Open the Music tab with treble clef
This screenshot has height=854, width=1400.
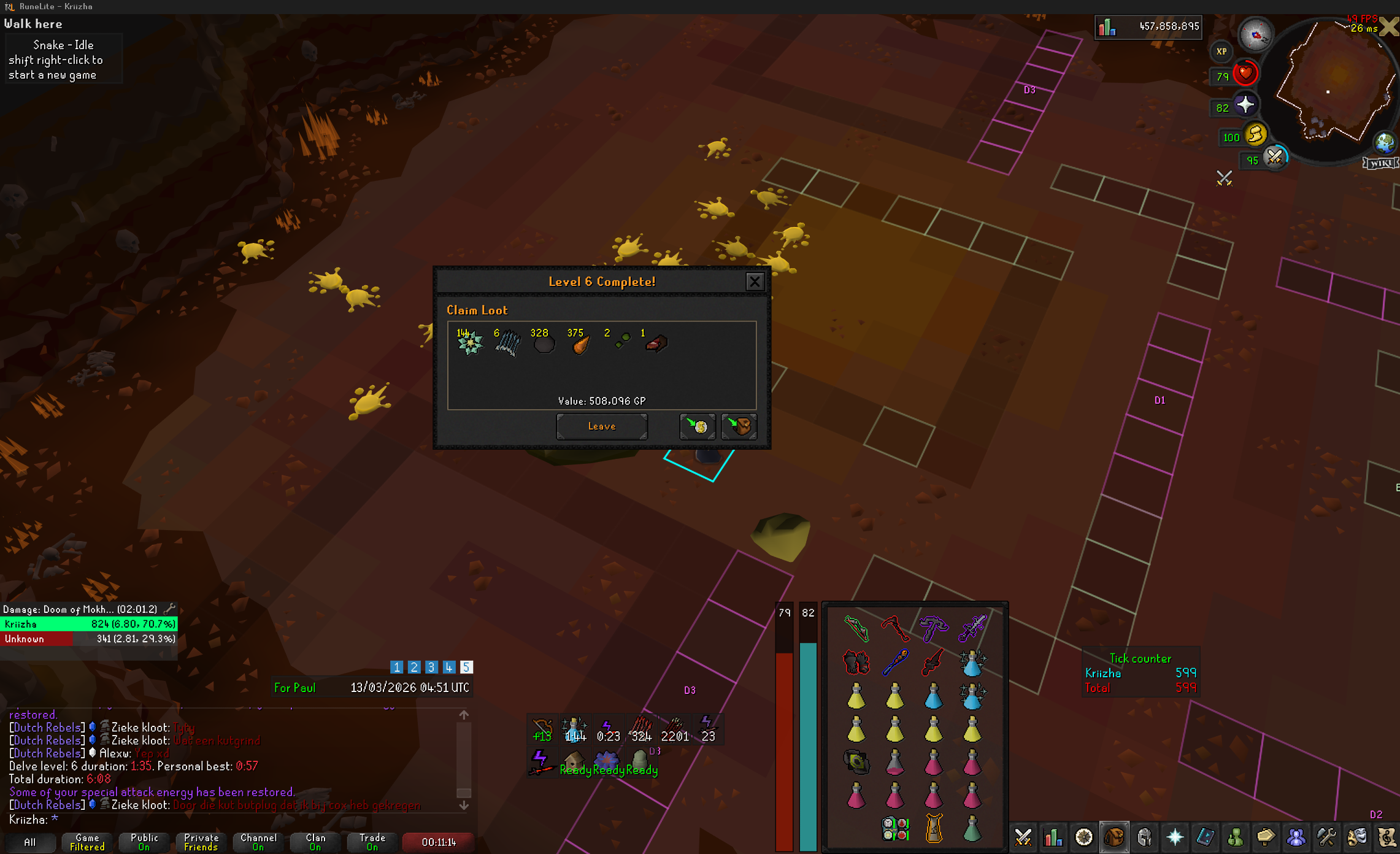(1387, 837)
